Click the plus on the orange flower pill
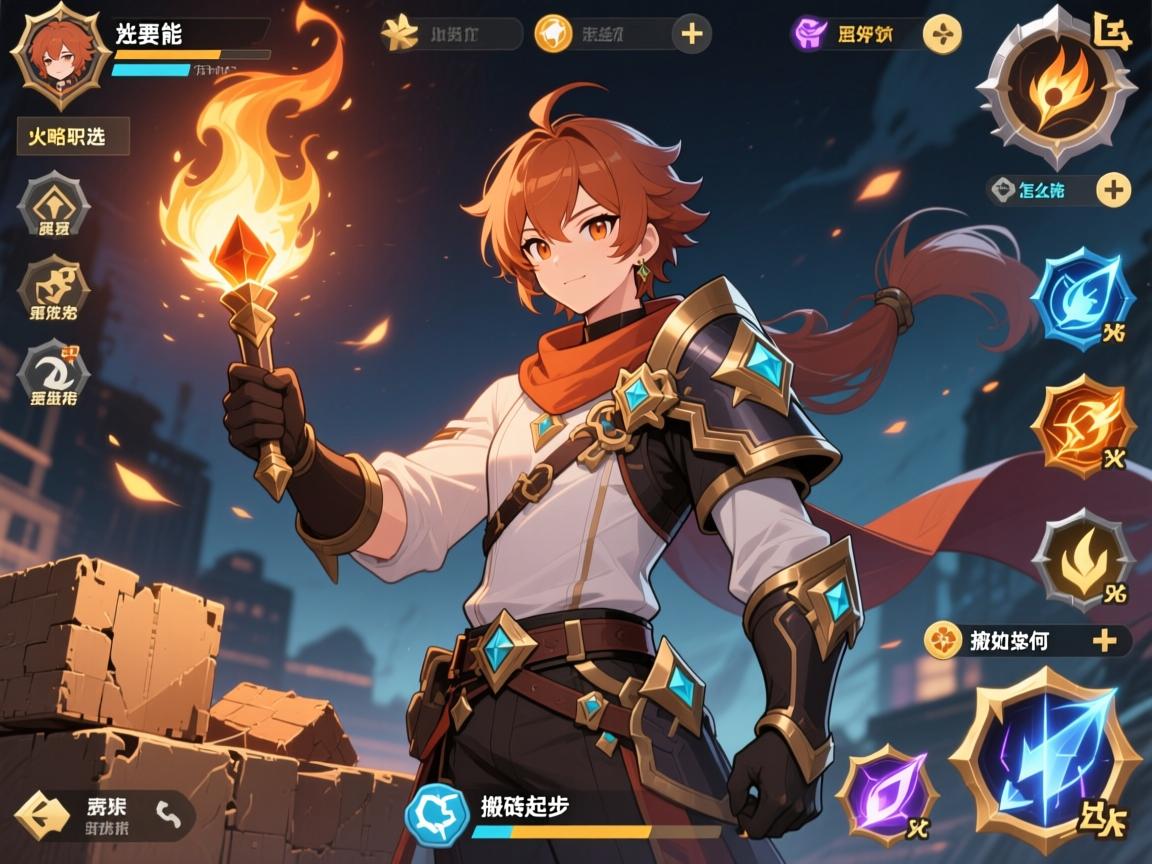 1104,640
